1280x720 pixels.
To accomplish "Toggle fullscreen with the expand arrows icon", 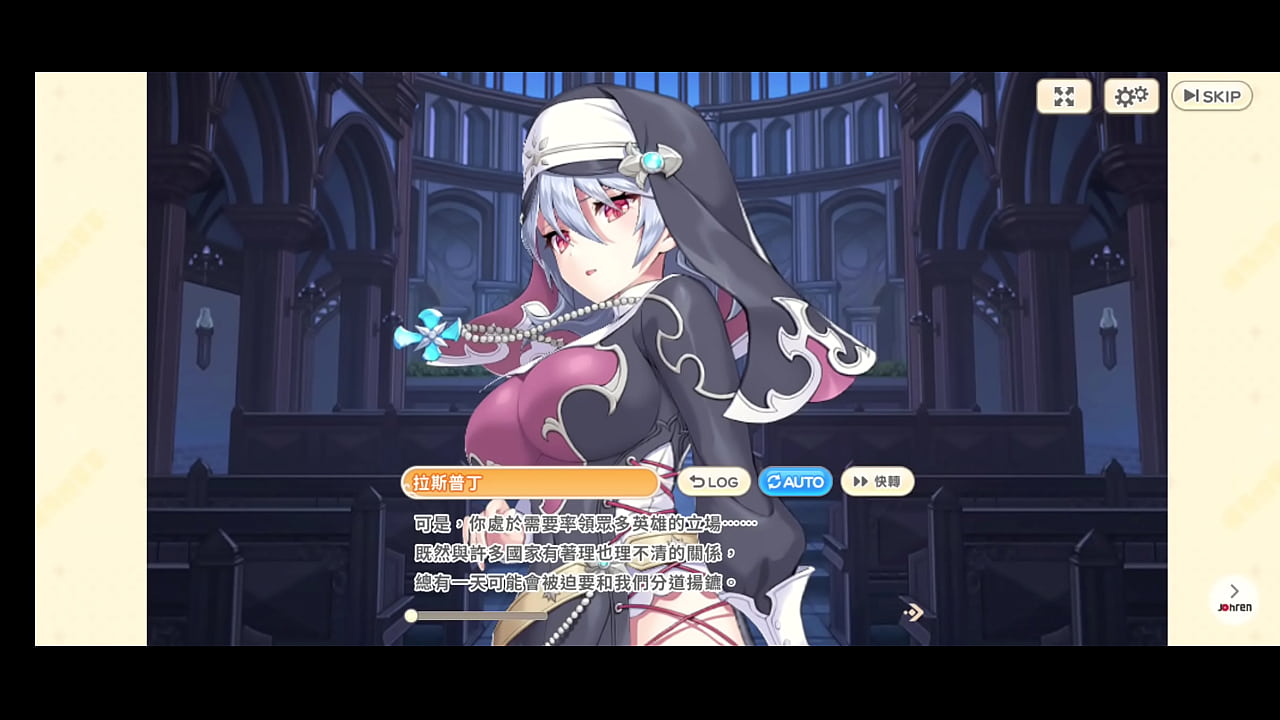I will click(1064, 96).
